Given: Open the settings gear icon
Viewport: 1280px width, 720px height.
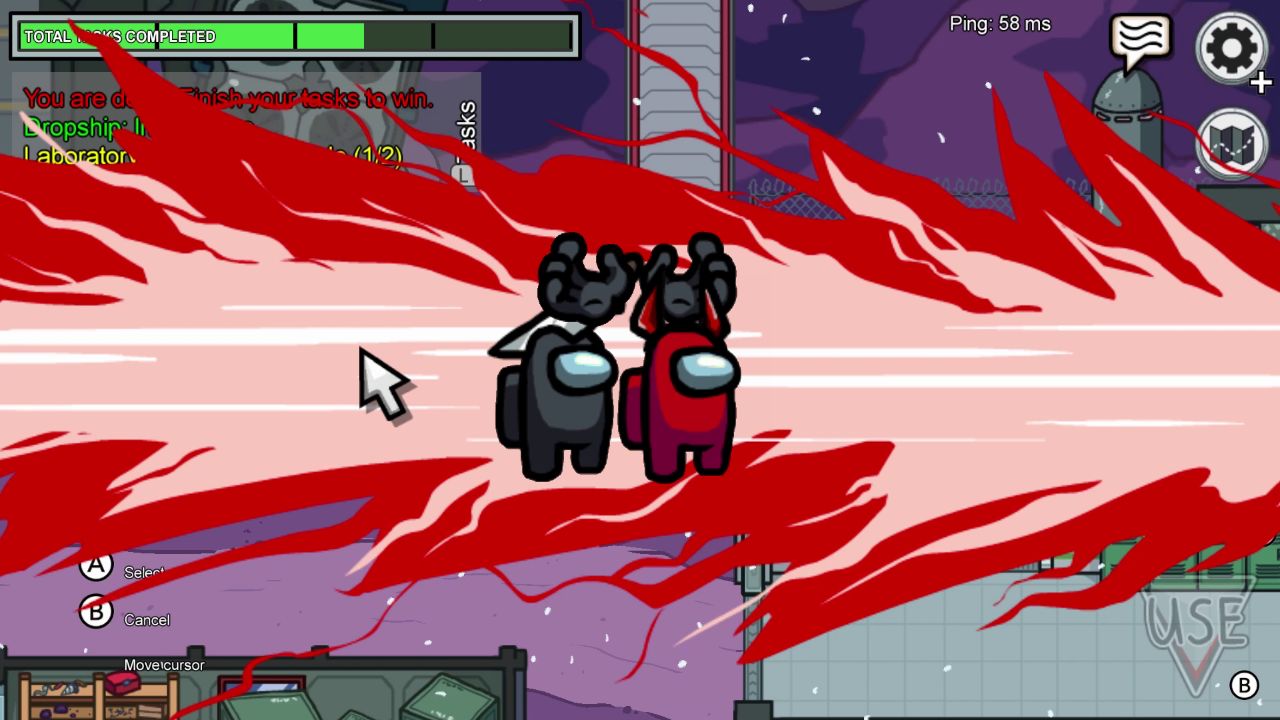Looking at the screenshot, I should 1231,48.
